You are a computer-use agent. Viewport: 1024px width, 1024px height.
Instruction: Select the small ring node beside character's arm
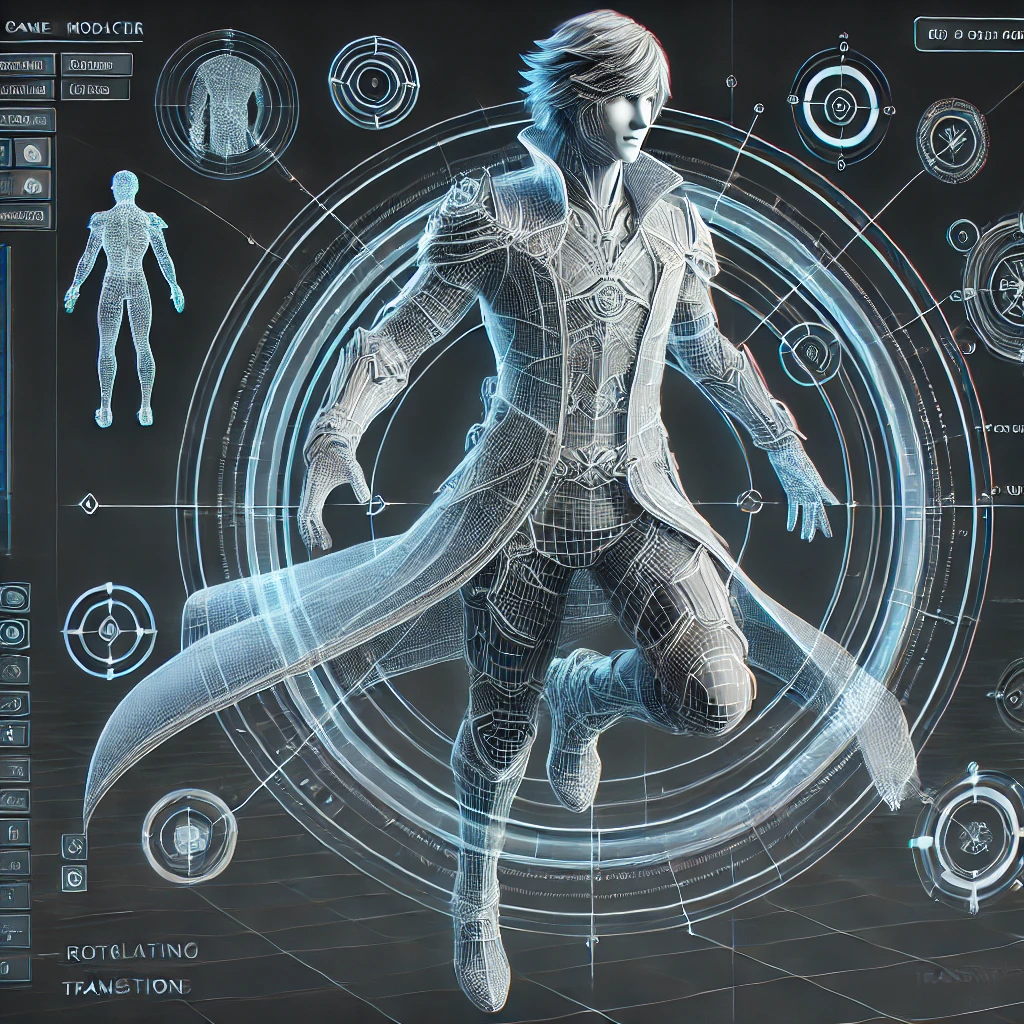808,347
